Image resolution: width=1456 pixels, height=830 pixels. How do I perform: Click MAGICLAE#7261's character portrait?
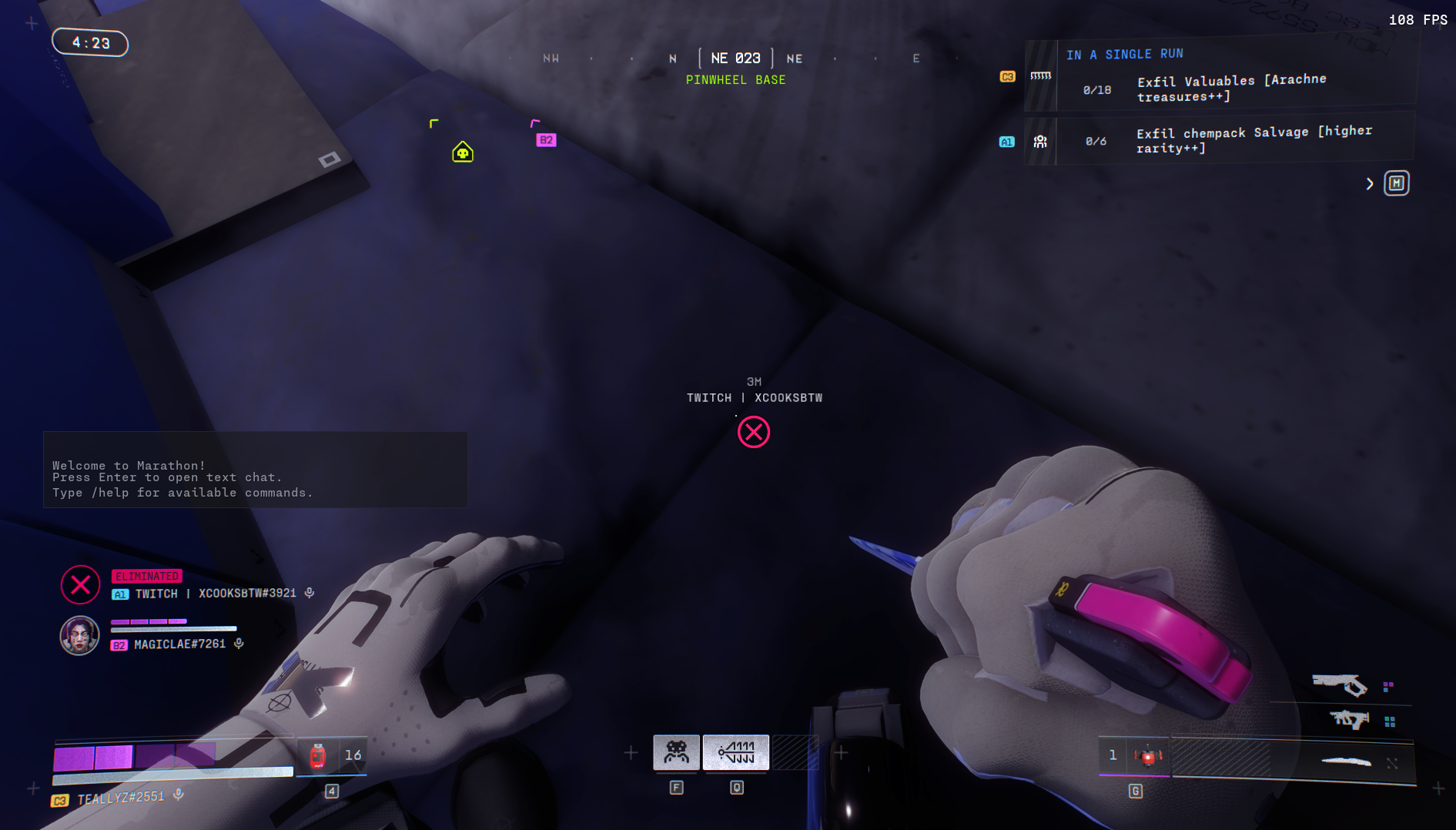80,636
